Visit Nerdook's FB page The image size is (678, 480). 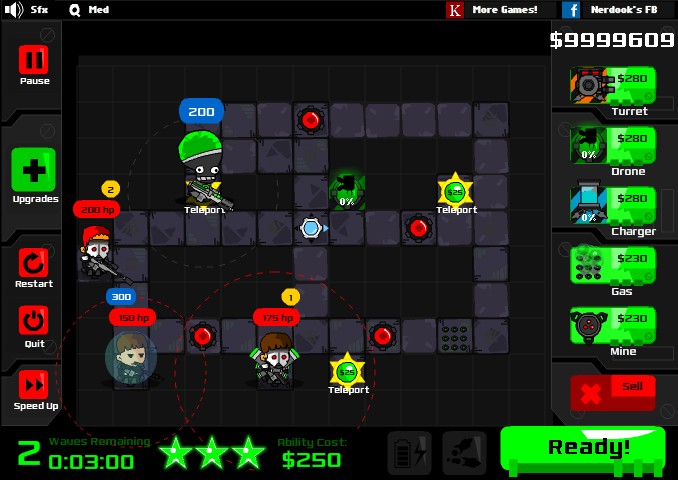point(612,10)
